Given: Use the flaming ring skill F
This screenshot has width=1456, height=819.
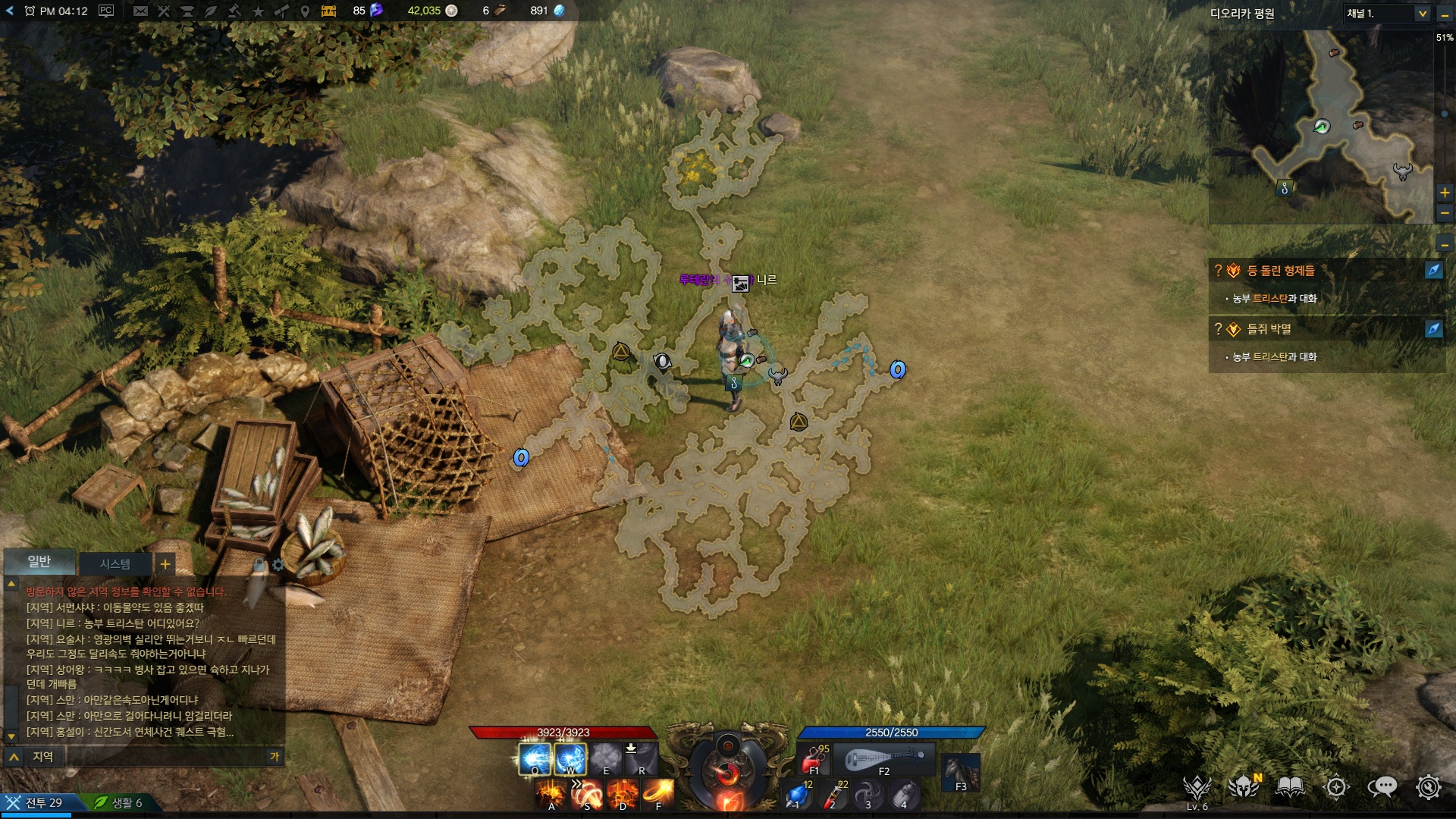Looking at the screenshot, I should (x=658, y=795).
